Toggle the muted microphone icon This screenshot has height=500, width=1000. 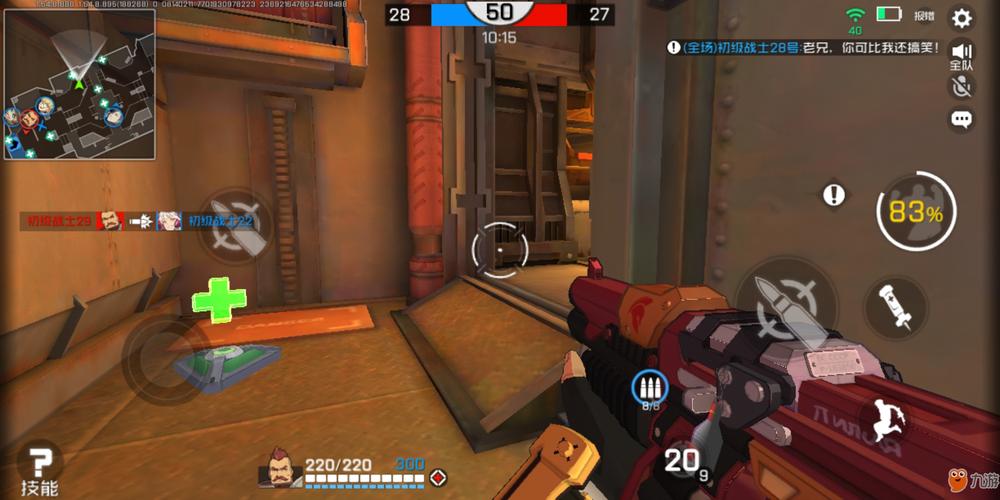[961, 86]
